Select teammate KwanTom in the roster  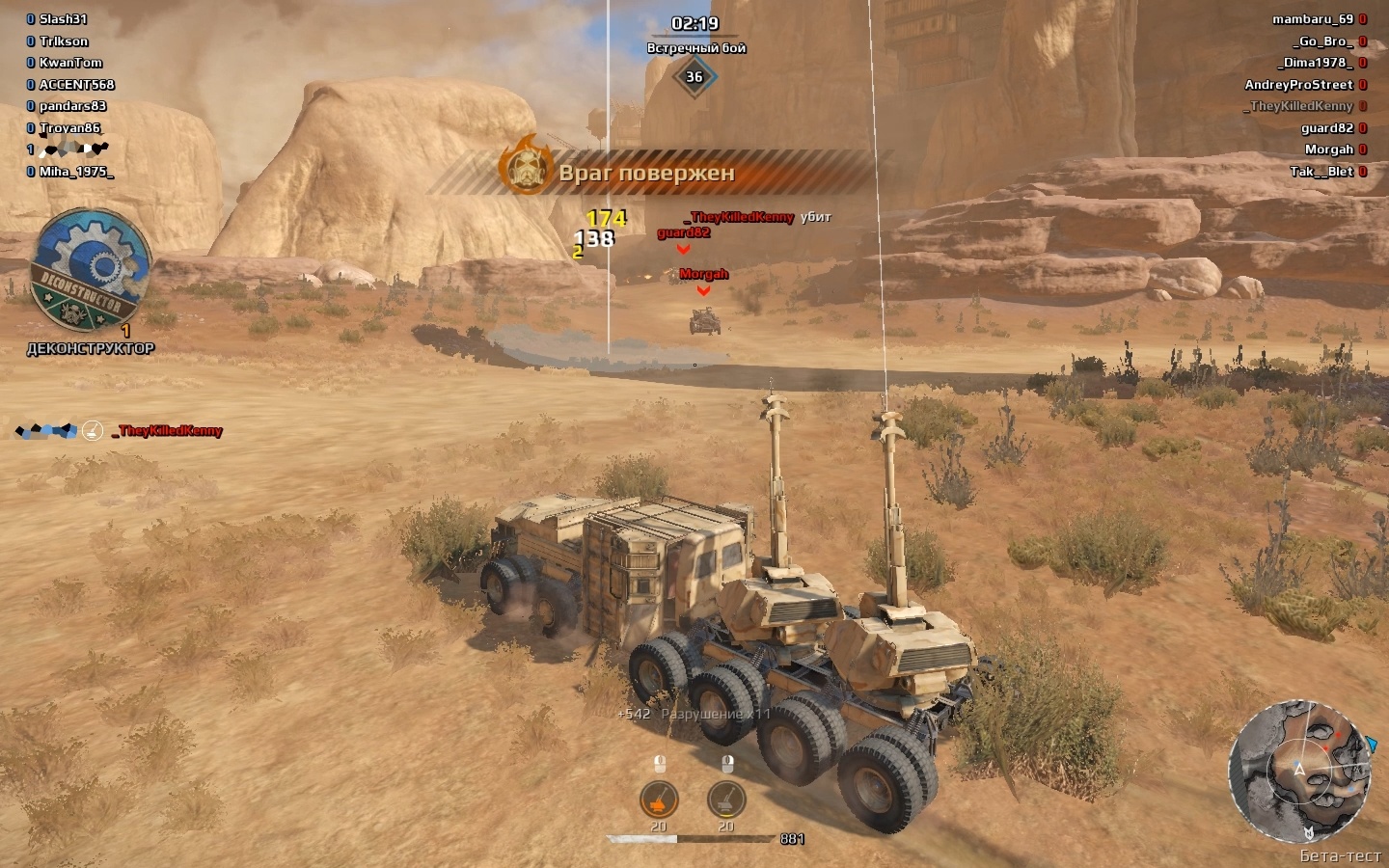[x=70, y=63]
